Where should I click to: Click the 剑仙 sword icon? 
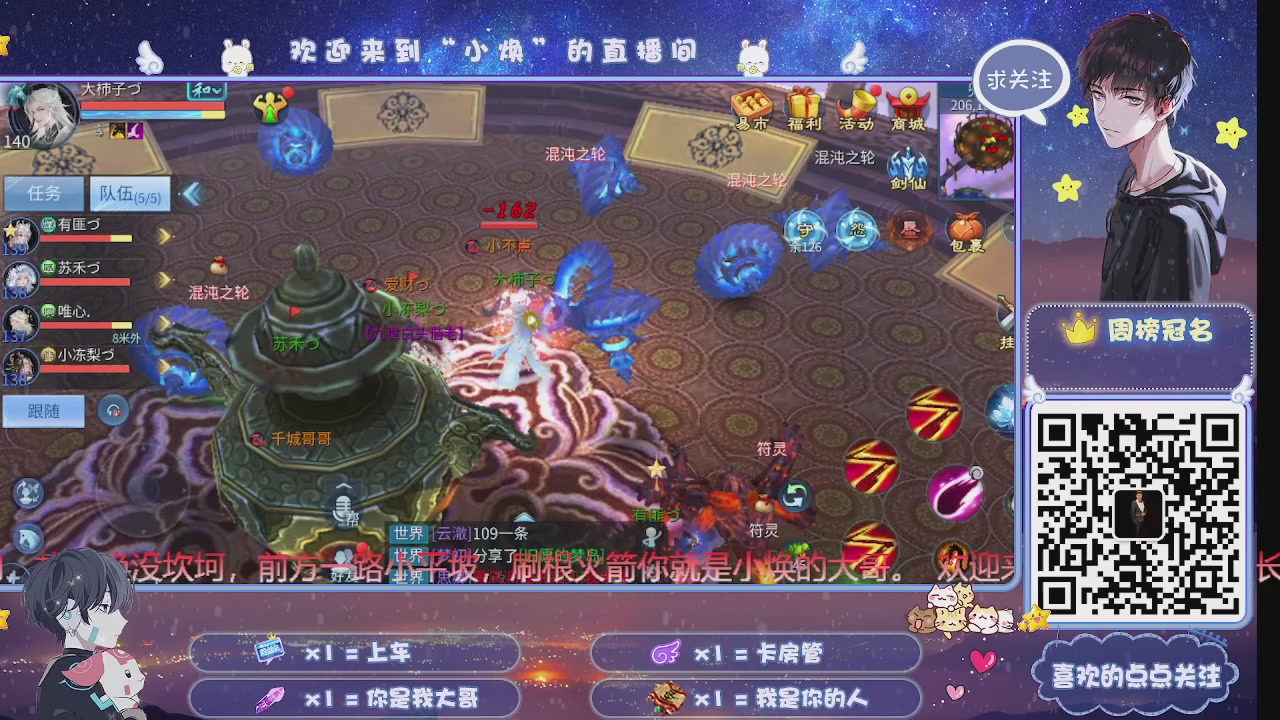[908, 164]
